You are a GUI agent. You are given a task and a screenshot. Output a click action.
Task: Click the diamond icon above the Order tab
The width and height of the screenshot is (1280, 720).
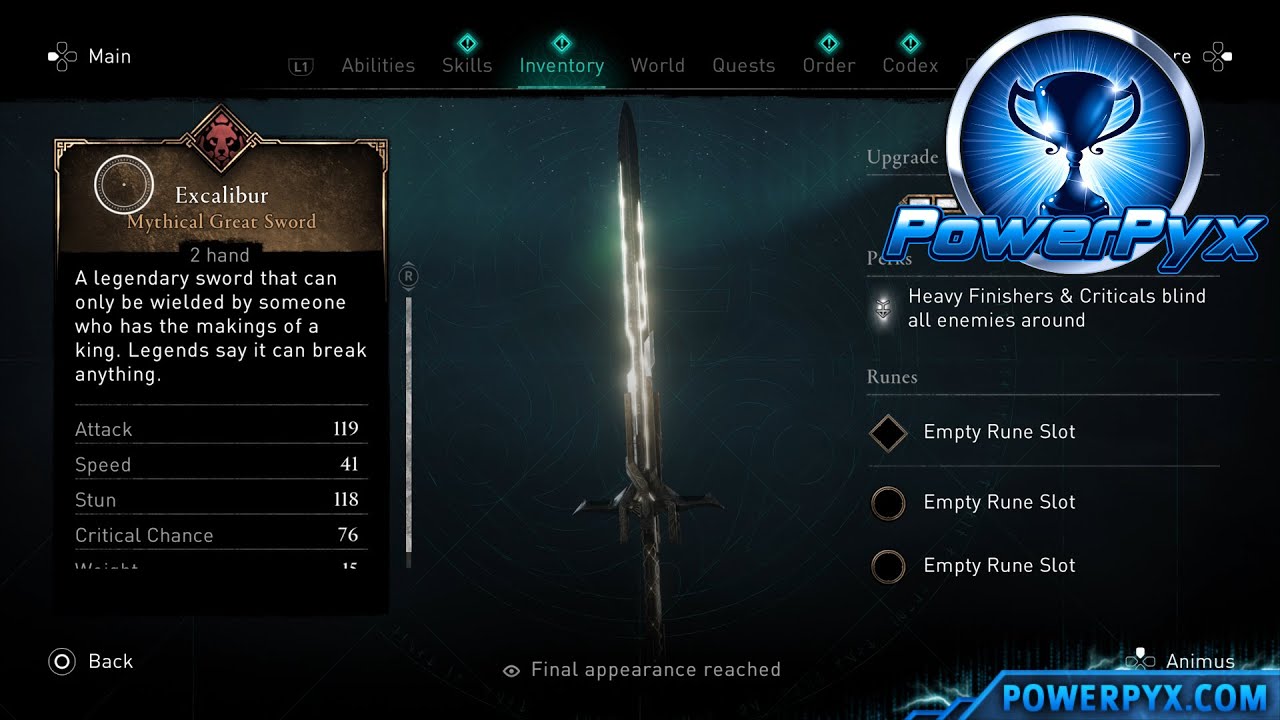(x=829, y=44)
